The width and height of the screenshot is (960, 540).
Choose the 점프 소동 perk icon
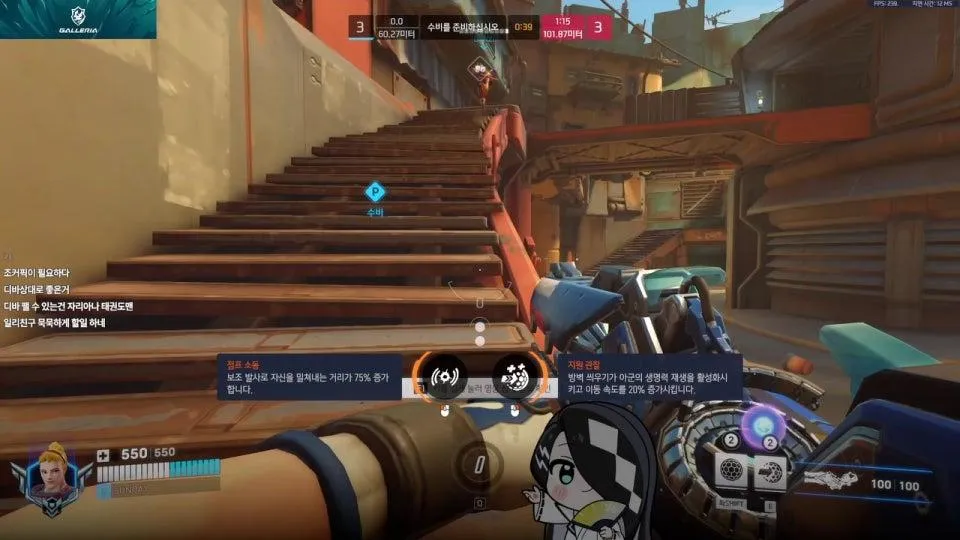pos(441,377)
